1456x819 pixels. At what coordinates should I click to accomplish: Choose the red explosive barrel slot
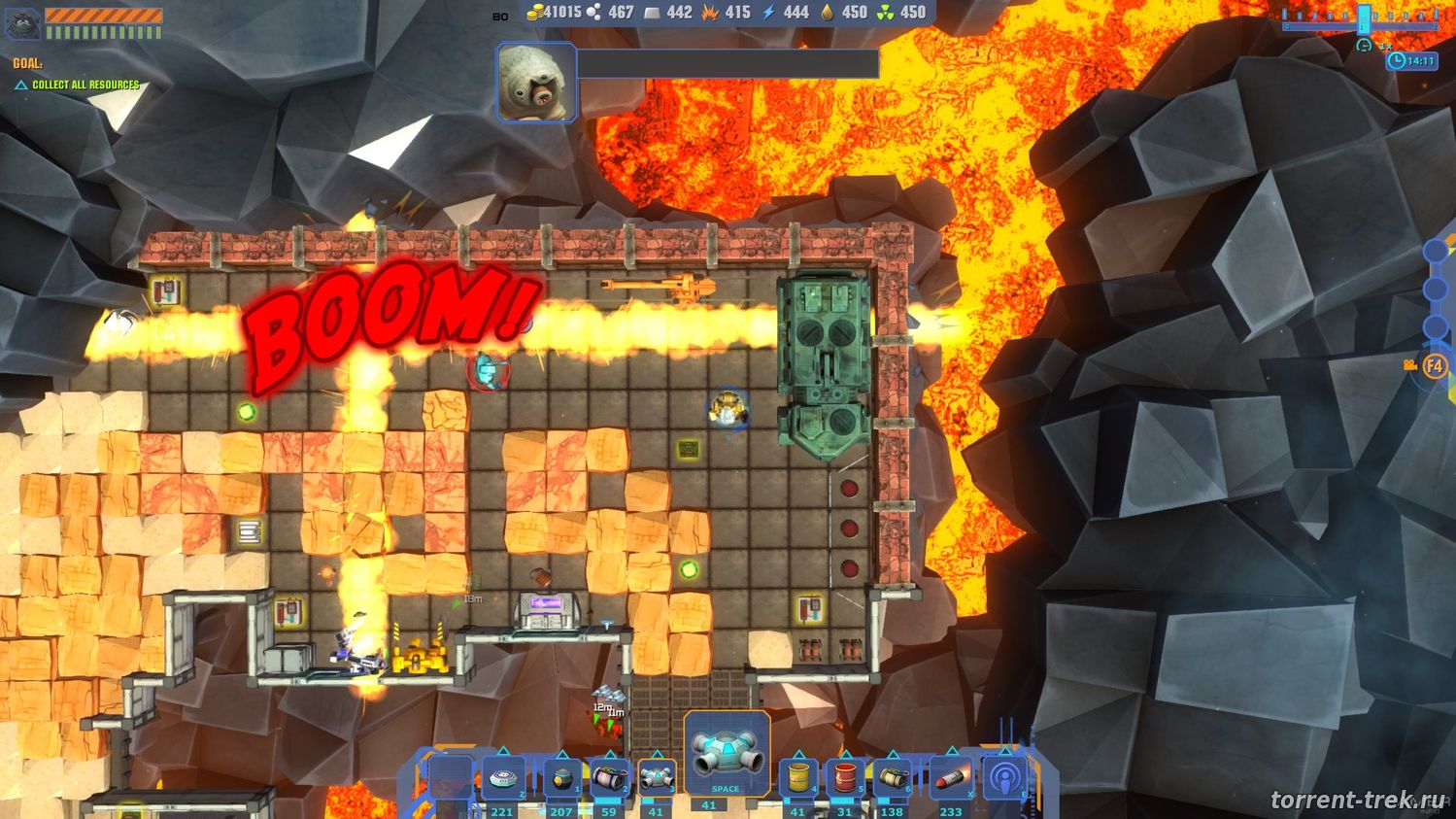click(845, 778)
